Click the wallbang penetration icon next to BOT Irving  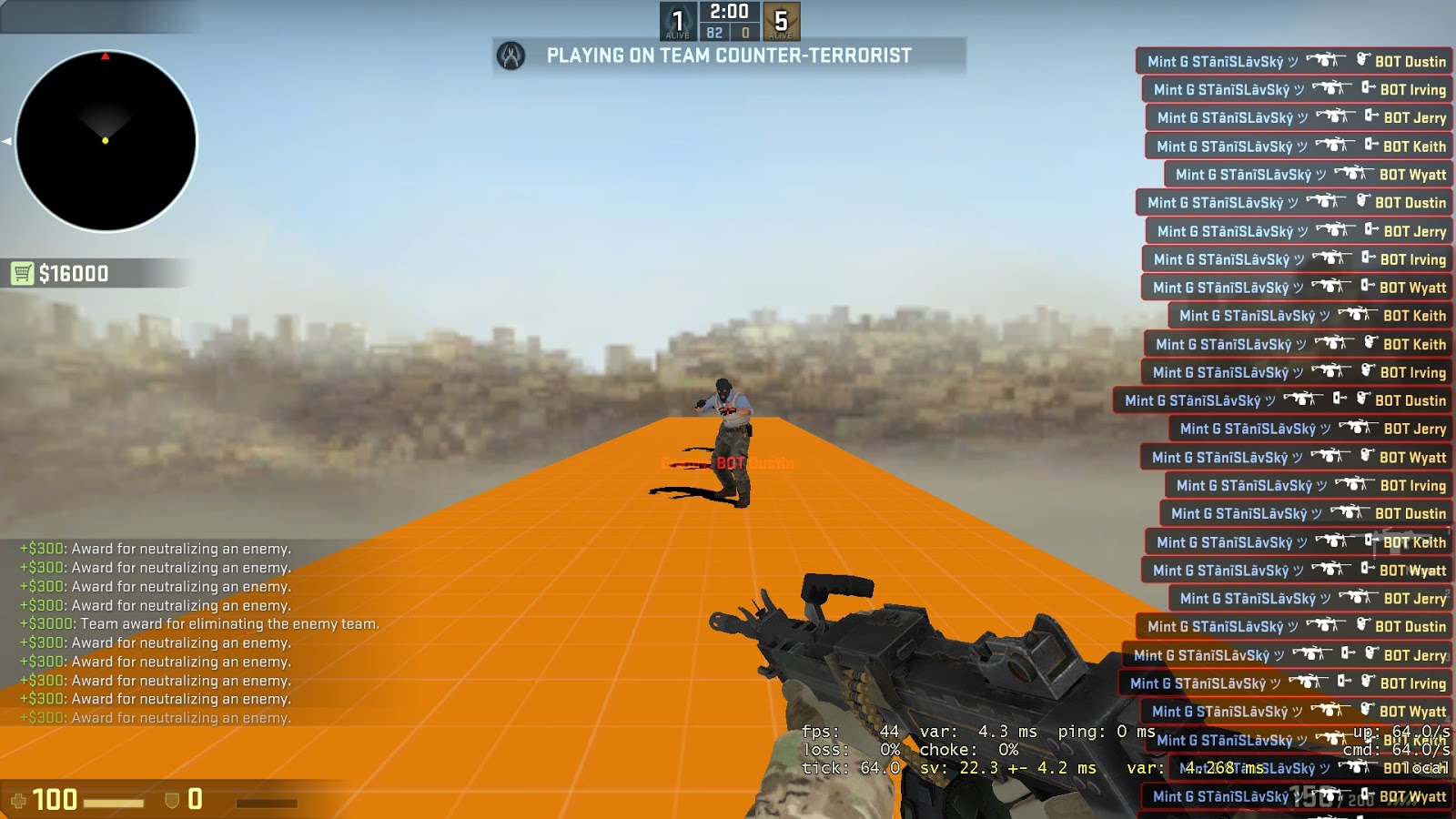(x=1367, y=88)
